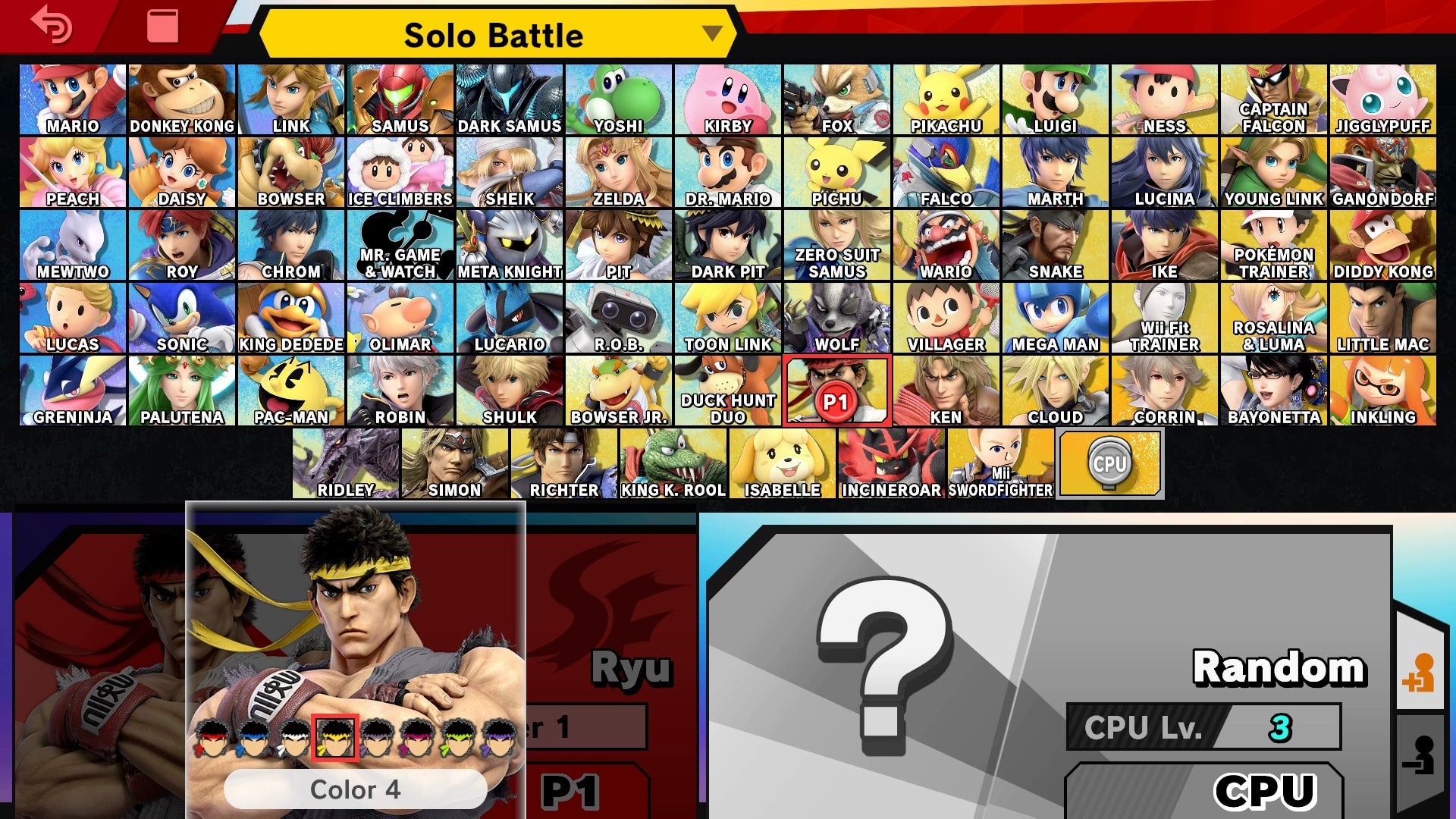The image size is (1456, 819).
Task: Pick Isabelle from the bottom row
Action: click(782, 461)
